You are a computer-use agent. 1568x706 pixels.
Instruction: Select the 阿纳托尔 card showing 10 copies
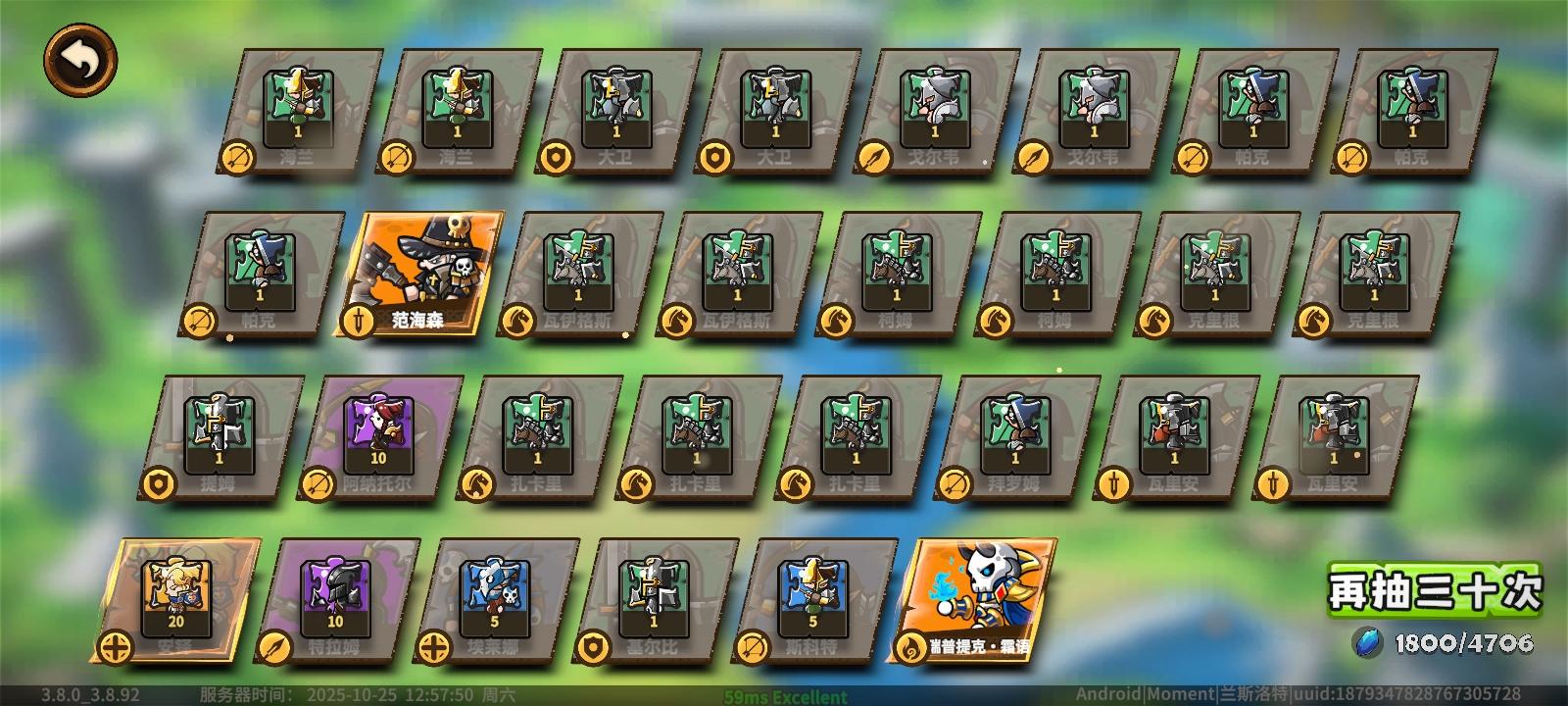click(377, 431)
